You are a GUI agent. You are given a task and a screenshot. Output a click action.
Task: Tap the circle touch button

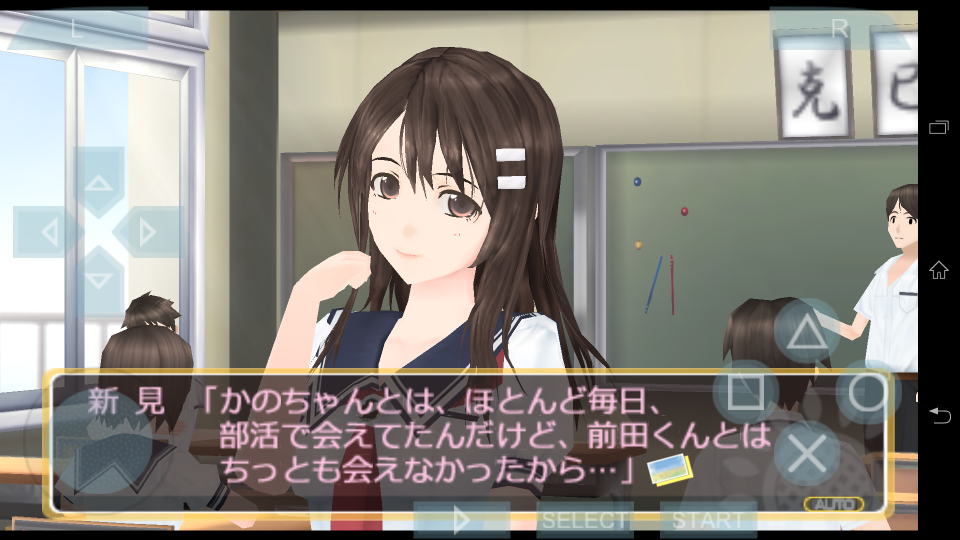pyautogui.click(x=867, y=392)
